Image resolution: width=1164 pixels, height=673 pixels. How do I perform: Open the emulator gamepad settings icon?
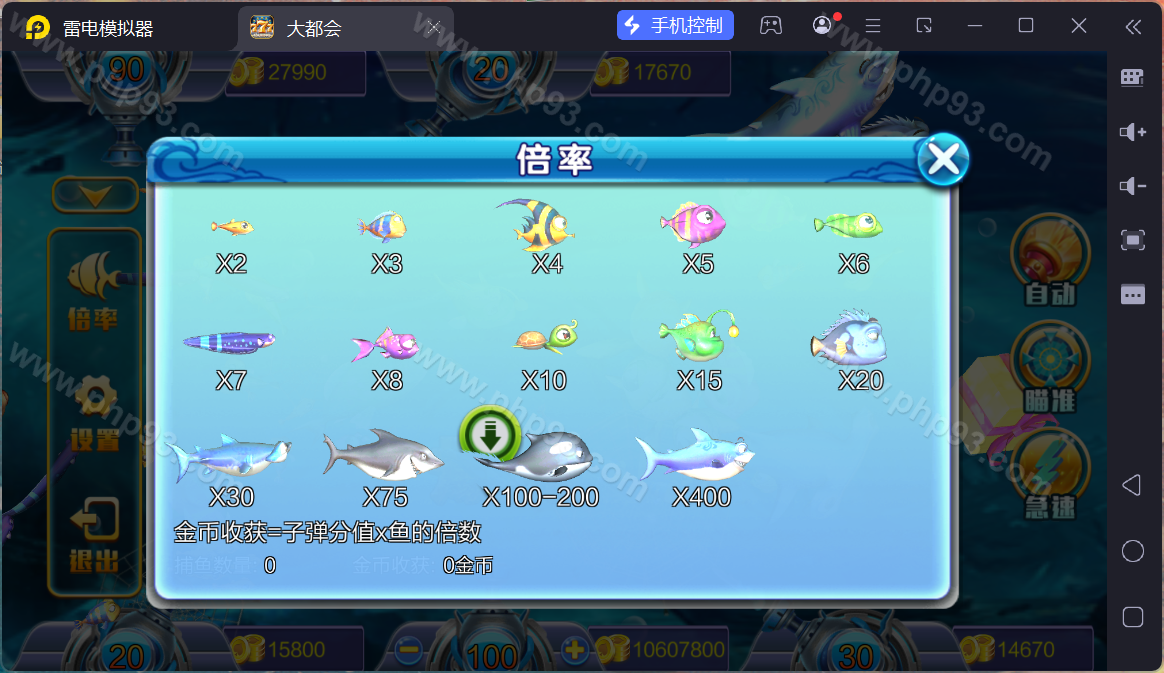click(770, 26)
